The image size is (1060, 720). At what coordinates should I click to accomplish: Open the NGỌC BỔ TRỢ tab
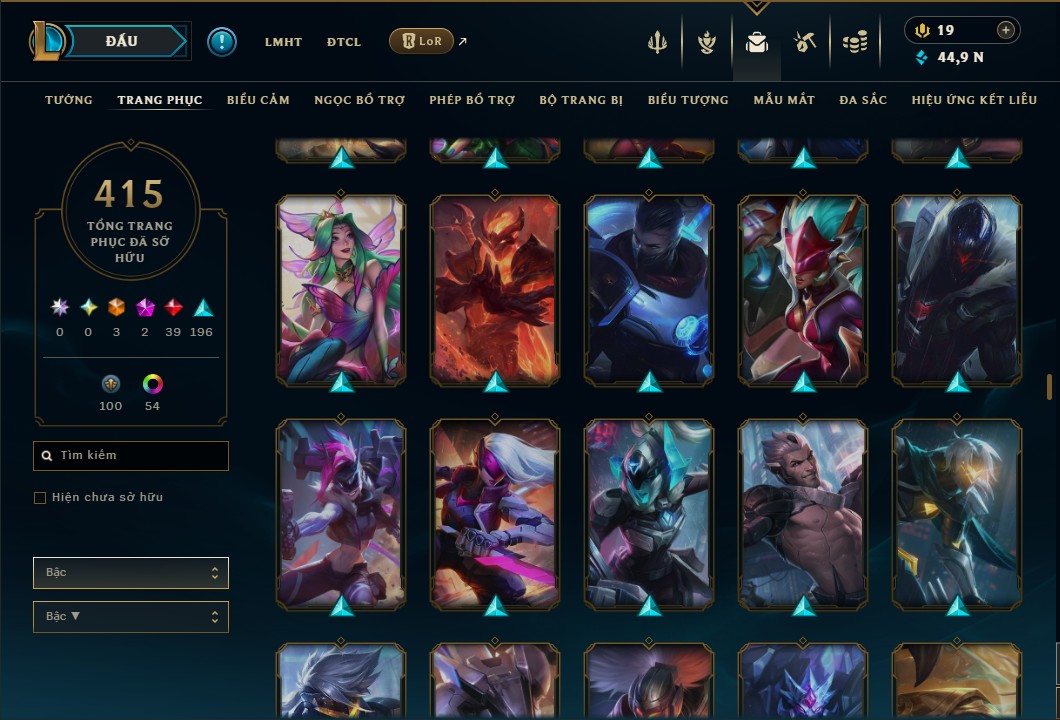click(359, 100)
